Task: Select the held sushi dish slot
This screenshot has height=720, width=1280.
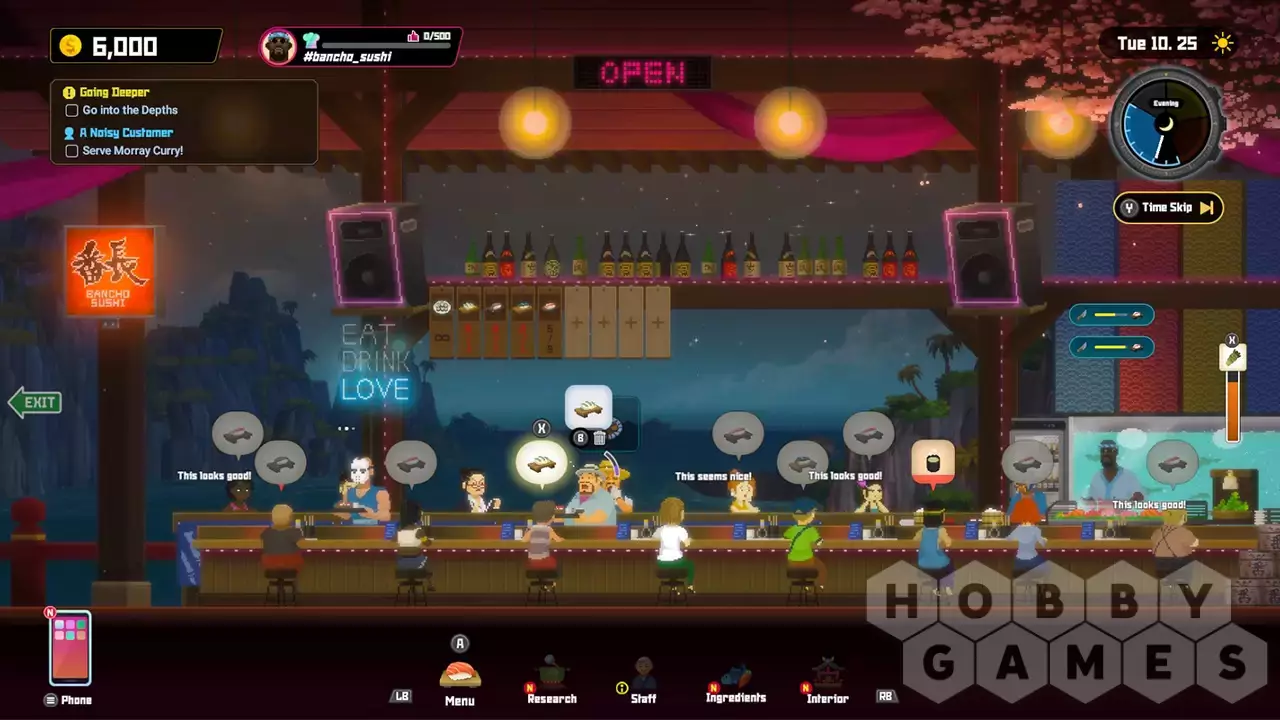Action: [588, 408]
